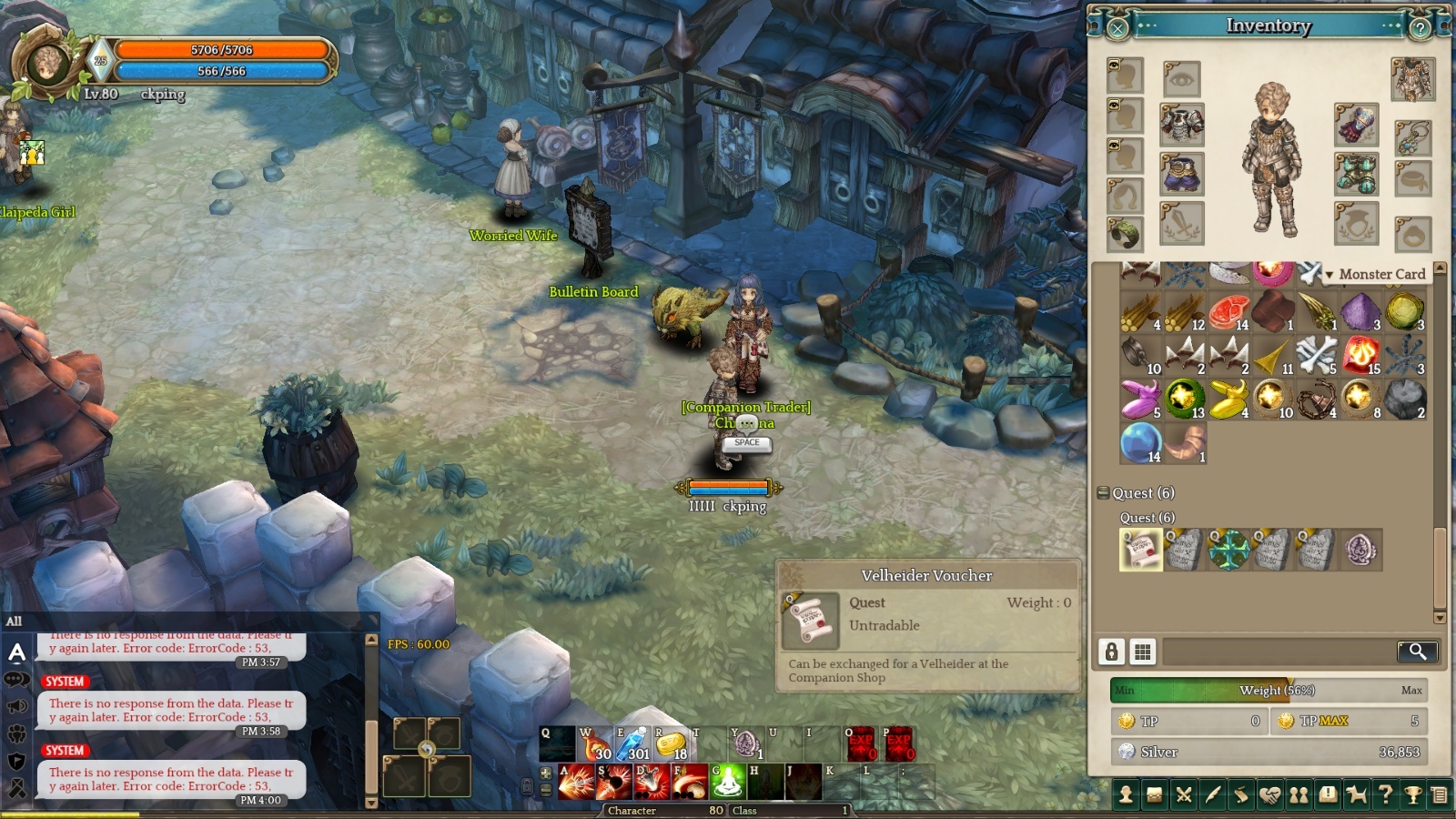Screen dimensions: 1456x819
Task: Select the crossed bones item stack
Action: [1316, 355]
